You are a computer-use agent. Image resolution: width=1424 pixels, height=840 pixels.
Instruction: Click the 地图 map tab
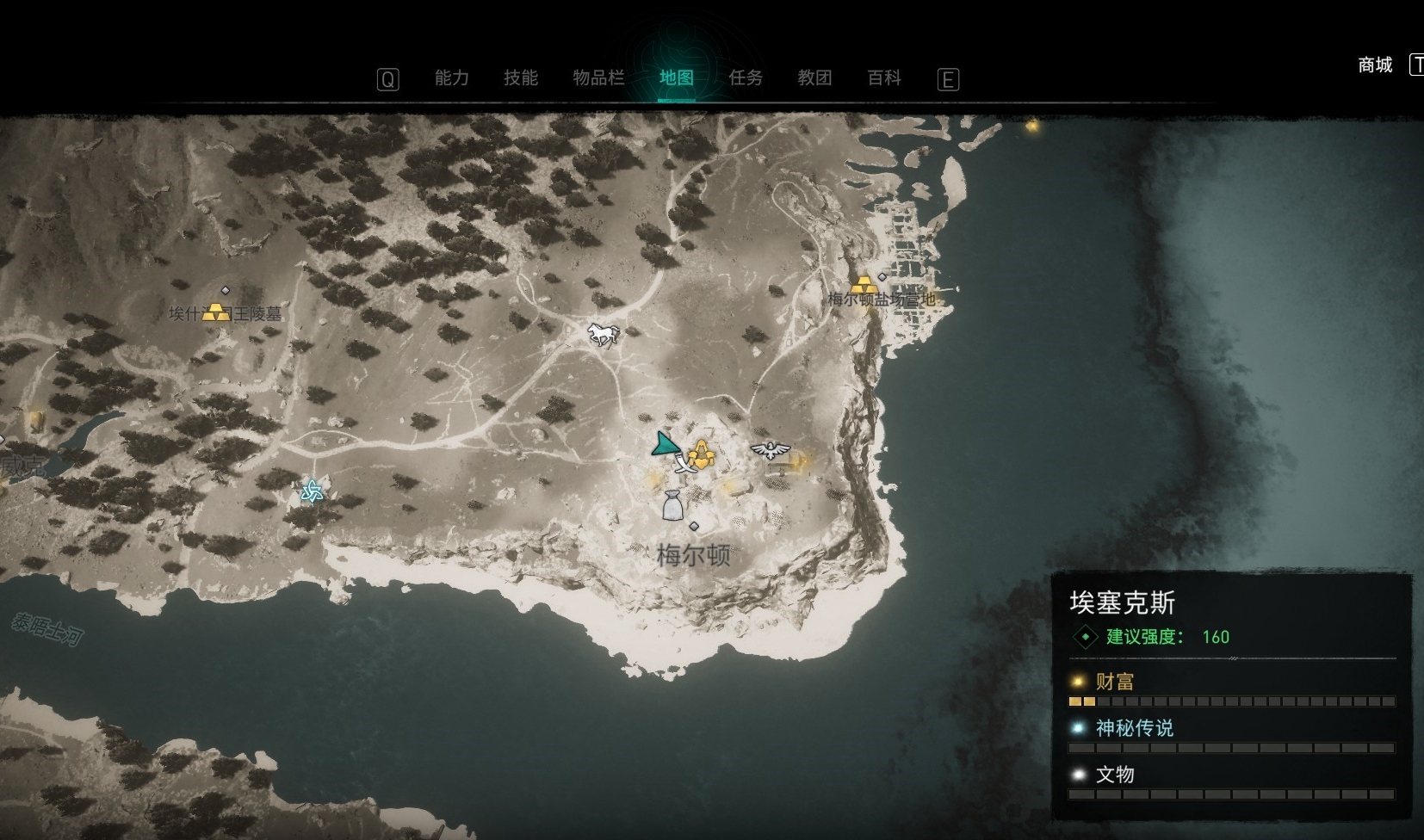(676, 78)
